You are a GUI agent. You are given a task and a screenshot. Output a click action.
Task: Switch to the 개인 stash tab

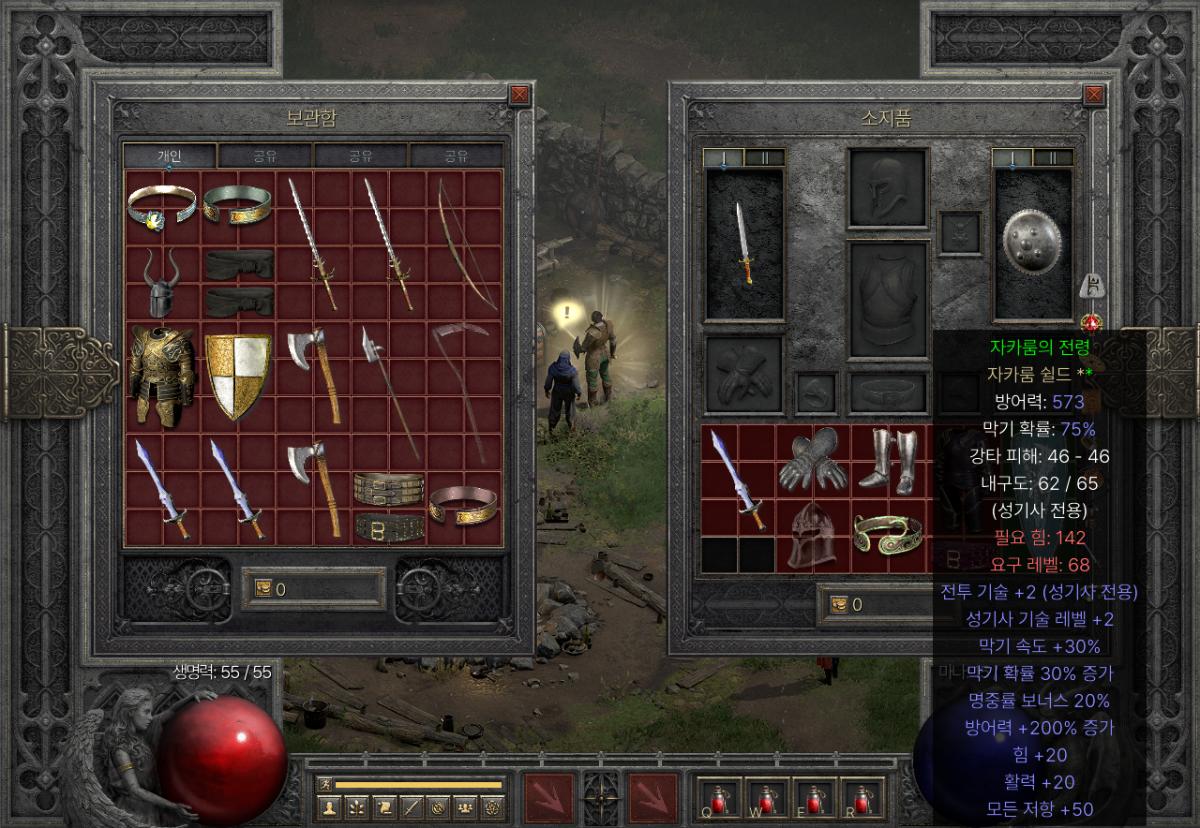pos(168,156)
